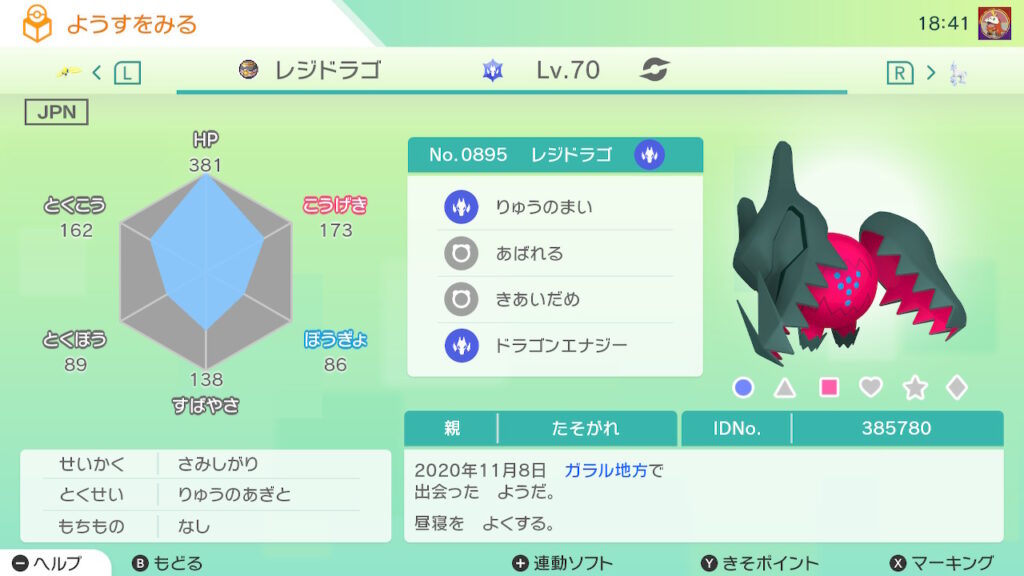Image resolution: width=1024 pixels, height=576 pixels.
Task: Select the りゅうのまい move
Action: pyautogui.click(x=555, y=207)
